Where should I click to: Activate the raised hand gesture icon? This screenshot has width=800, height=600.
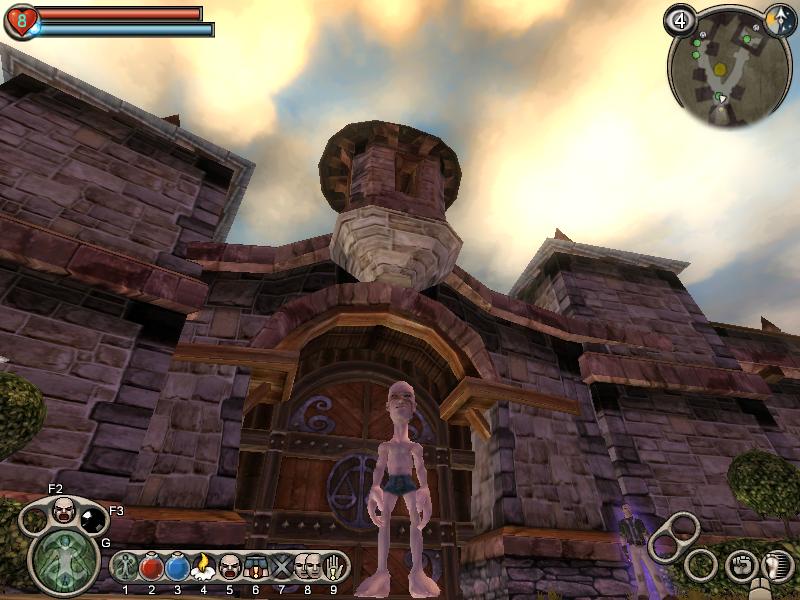(333, 568)
